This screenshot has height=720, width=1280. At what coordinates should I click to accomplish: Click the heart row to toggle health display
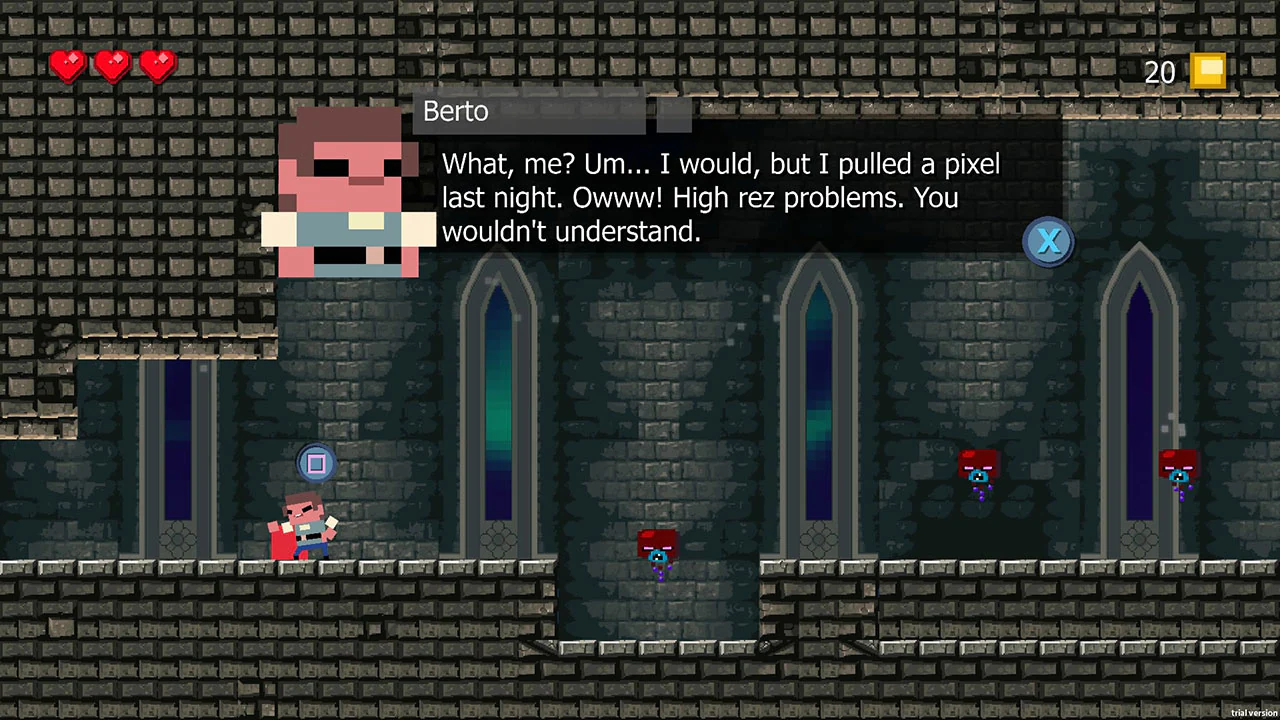(112, 65)
